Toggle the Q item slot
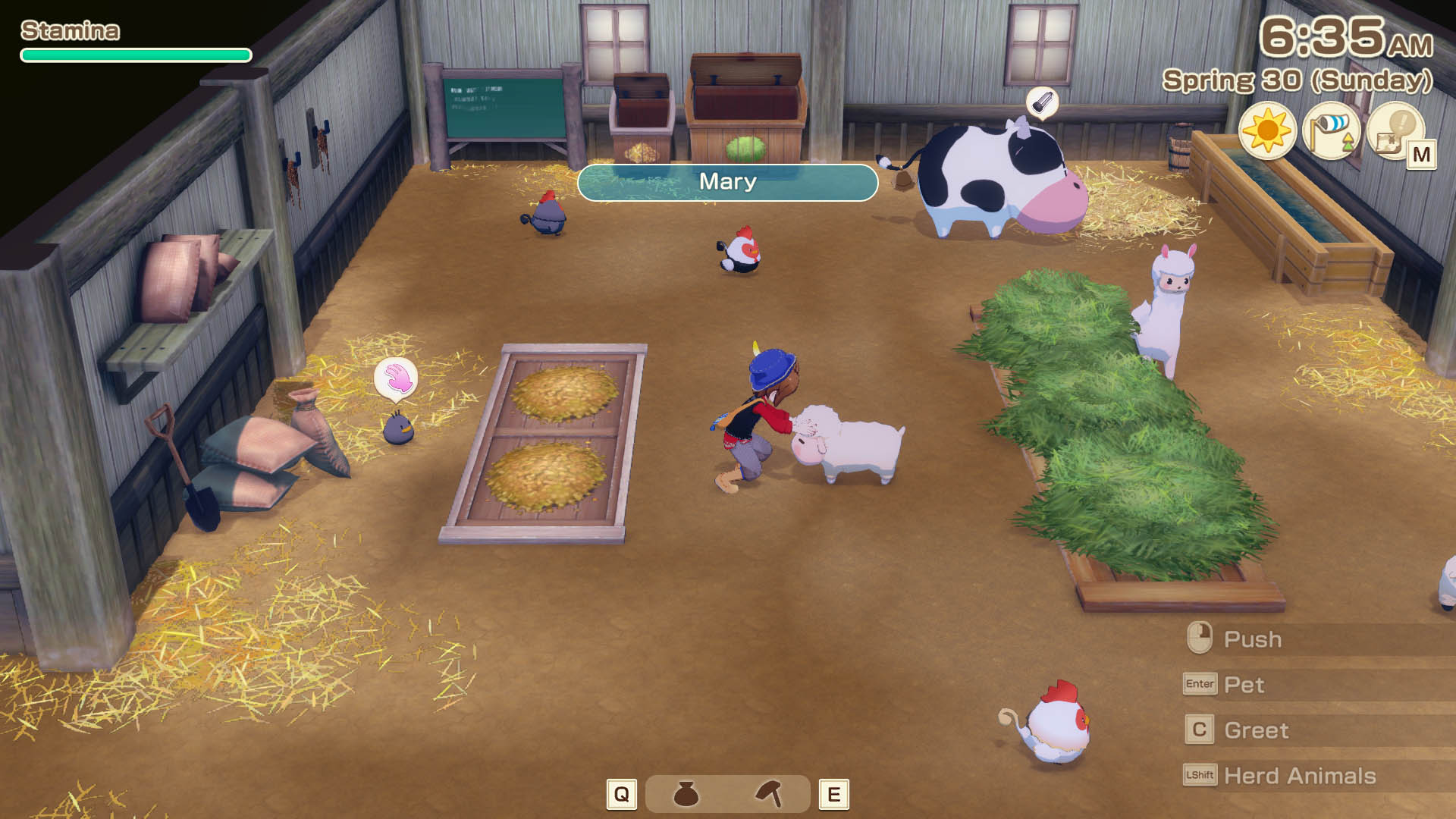The width and height of the screenshot is (1456, 819). [622, 794]
